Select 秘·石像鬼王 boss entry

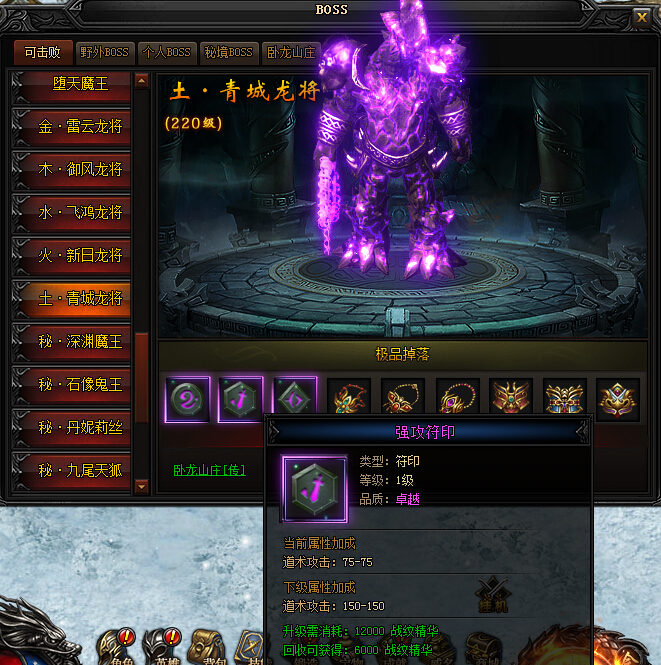coord(73,385)
